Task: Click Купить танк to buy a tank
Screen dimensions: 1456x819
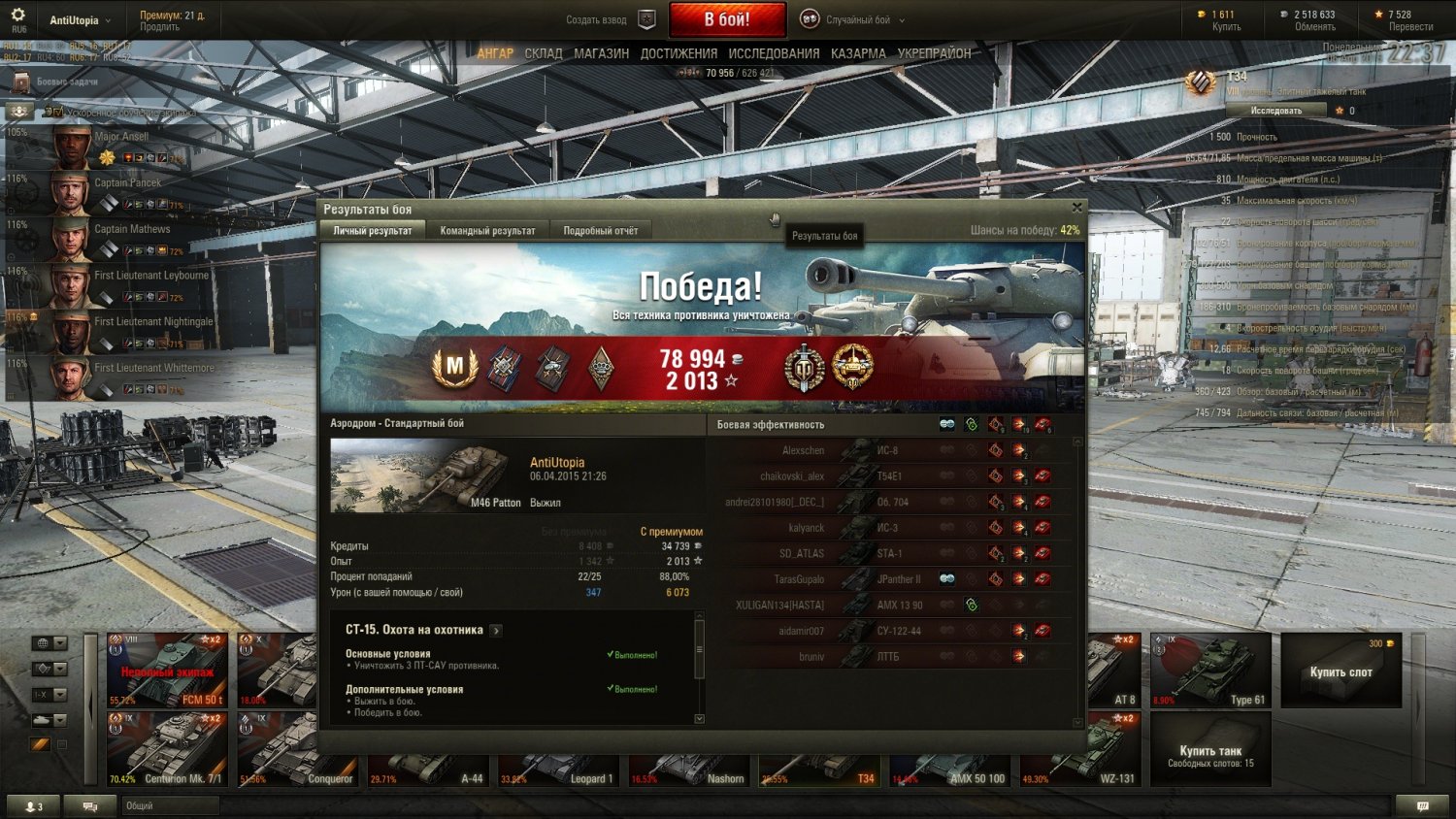Action: tap(1210, 750)
